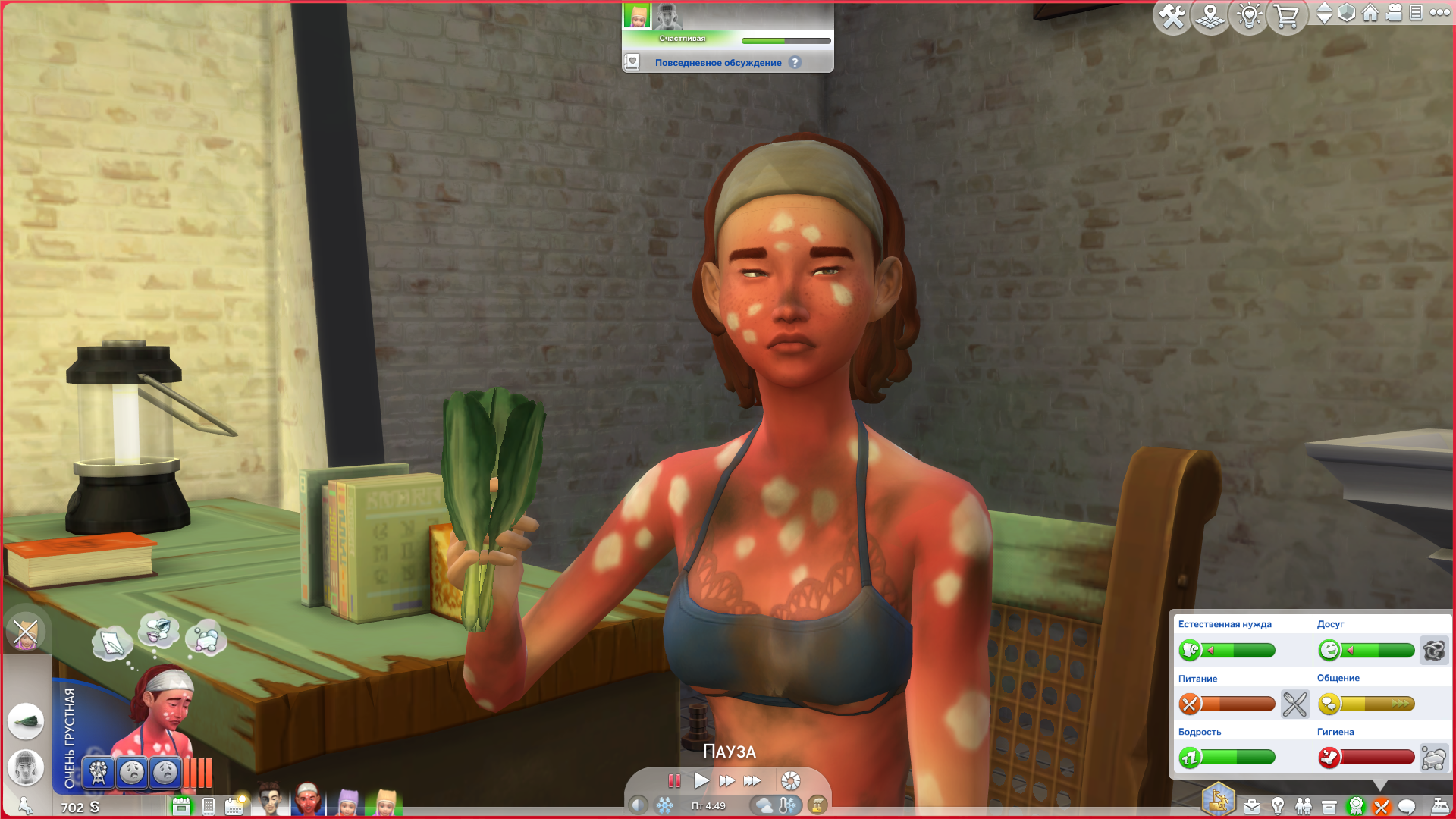Open the world map travel button
The height and width of the screenshot is (819, 1456).
coord(1210,17)
